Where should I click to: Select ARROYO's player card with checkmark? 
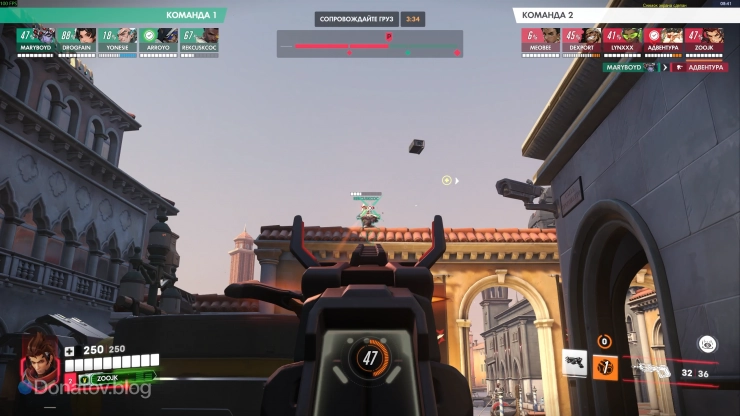coord(159,35)
